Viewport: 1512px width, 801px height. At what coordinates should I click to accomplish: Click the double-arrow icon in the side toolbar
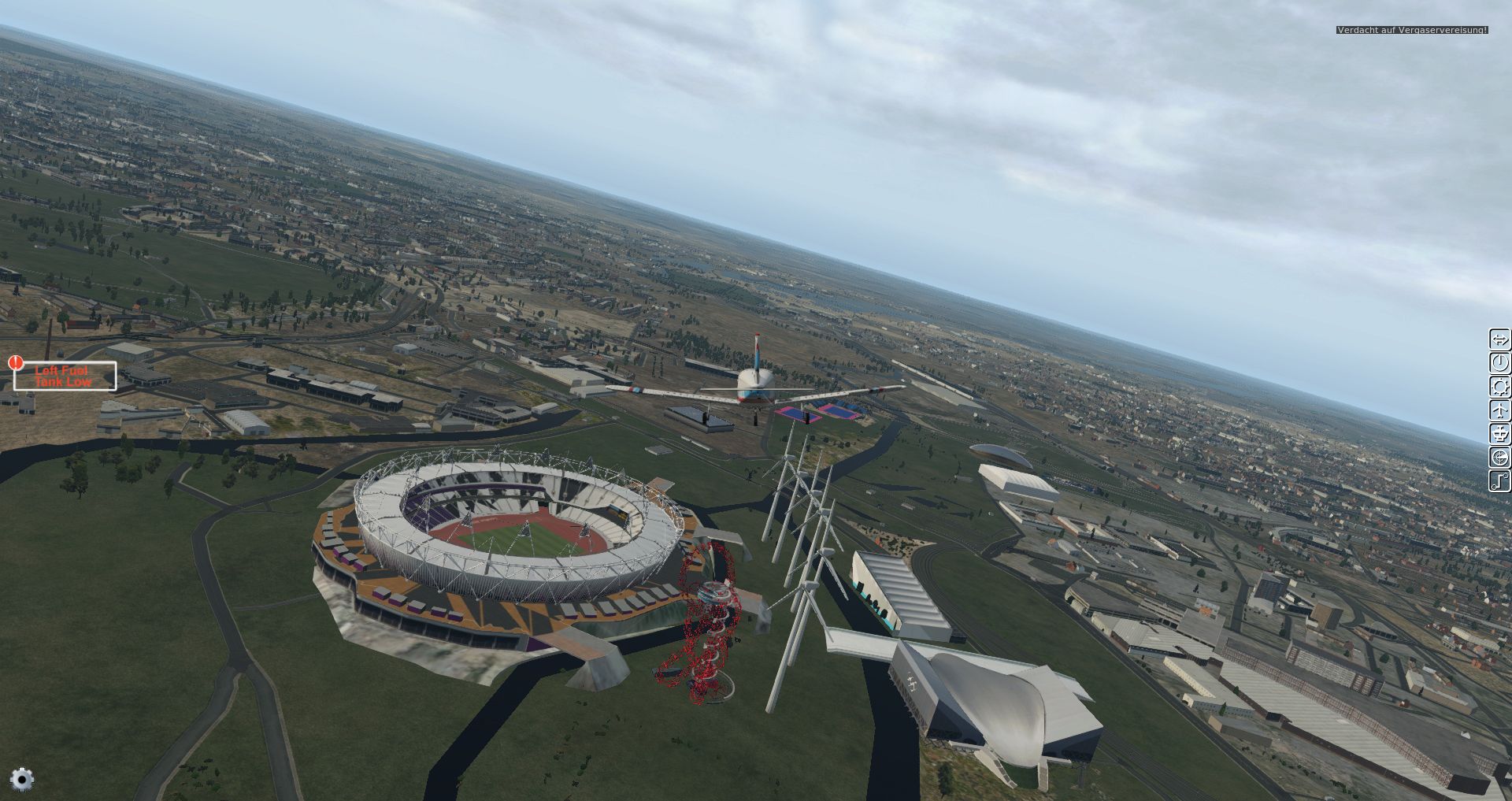1499,339
